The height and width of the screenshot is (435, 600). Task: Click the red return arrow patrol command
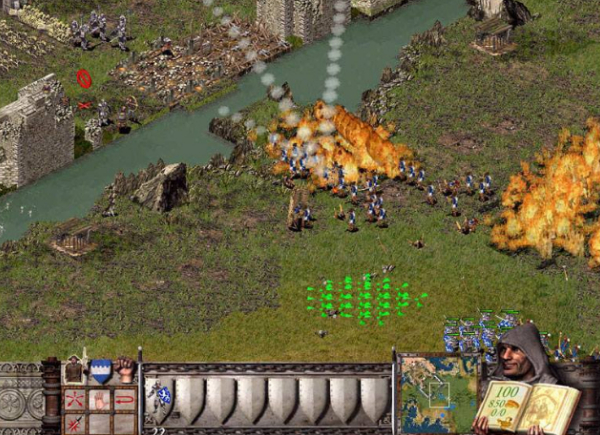tap(124, 400)
